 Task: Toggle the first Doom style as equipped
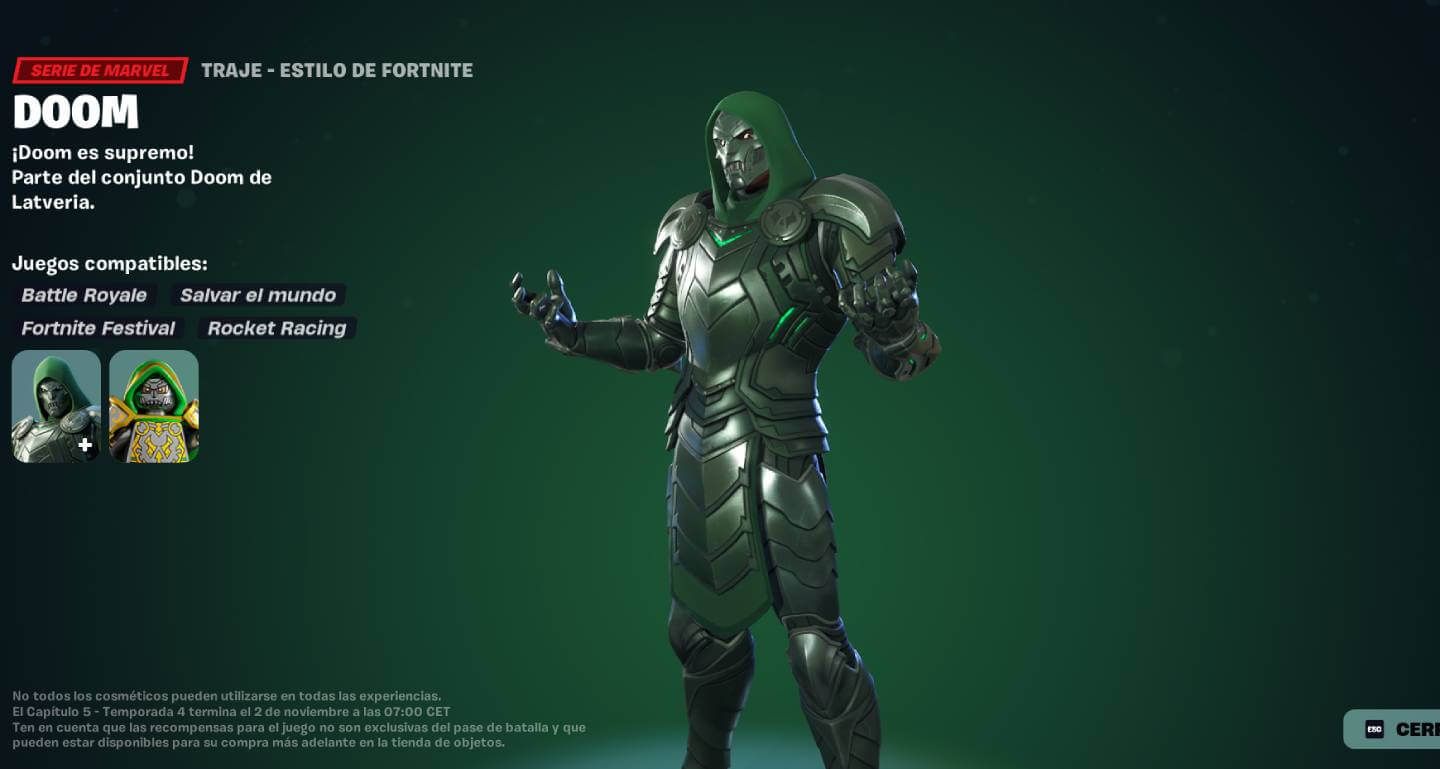coord(55,405)
